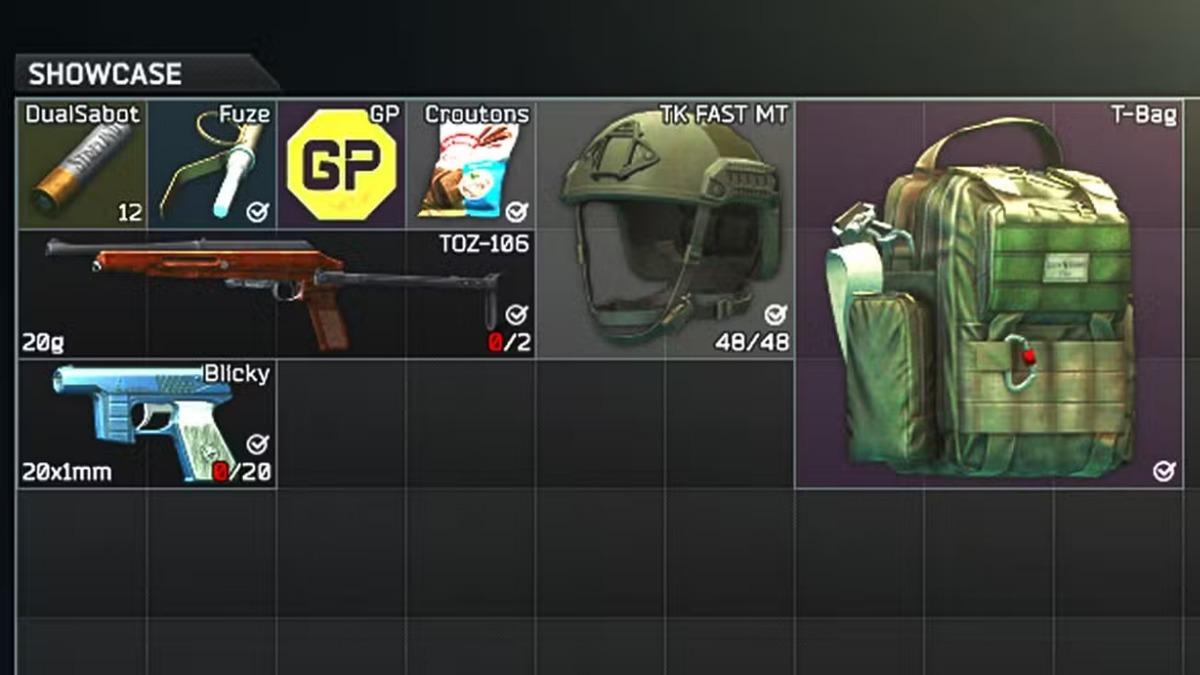This screenshot has height=675, width=1200.
Task: Select the DualSabot ammo stack
Action: (82, 165)
